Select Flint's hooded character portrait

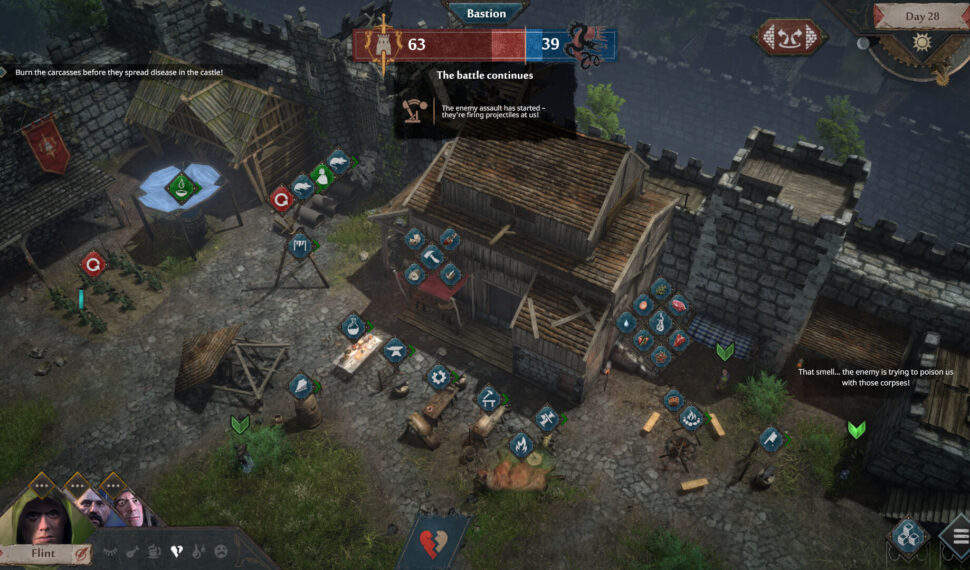(40, 514)
